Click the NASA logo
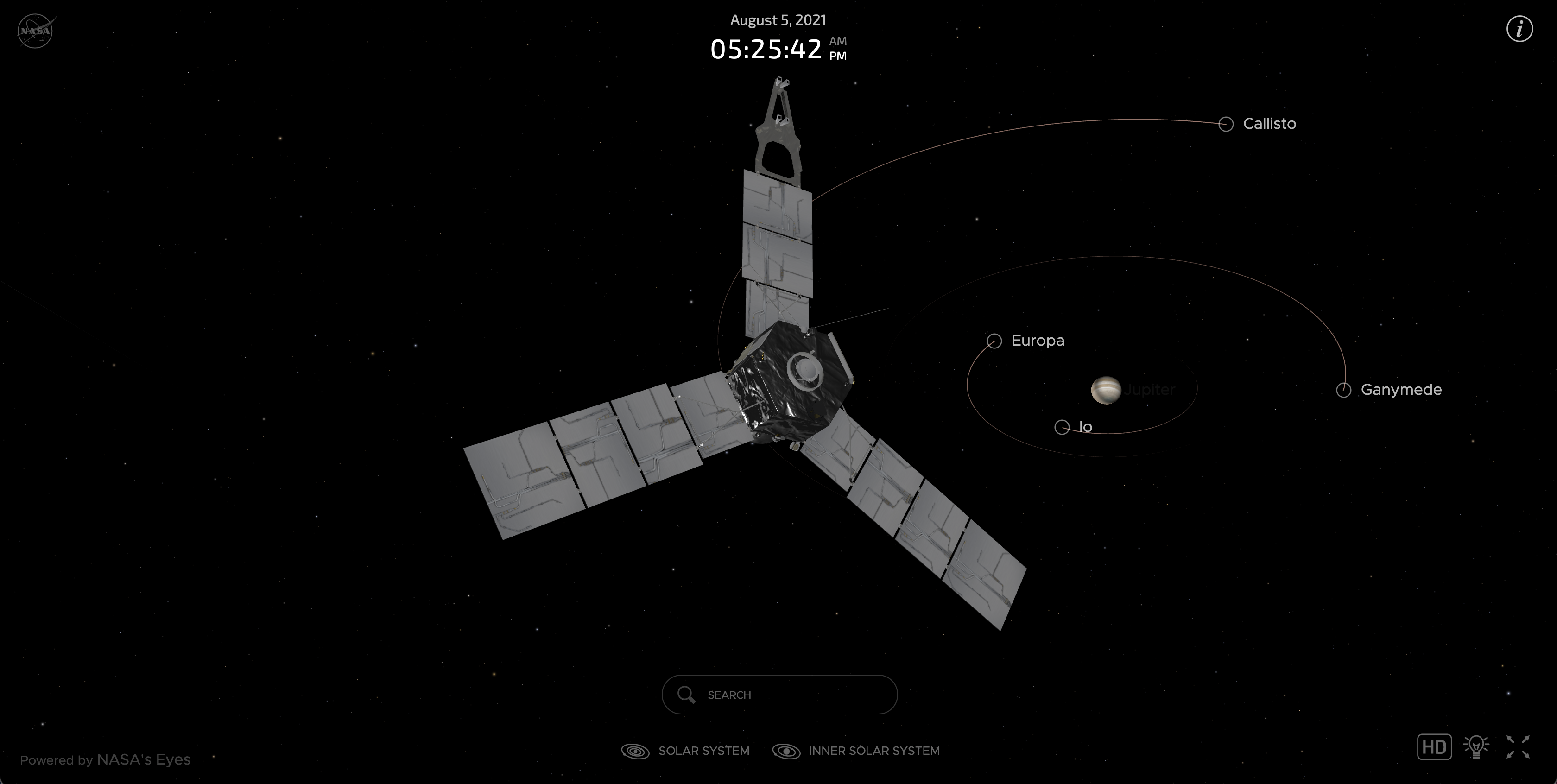 pos(36,30)
